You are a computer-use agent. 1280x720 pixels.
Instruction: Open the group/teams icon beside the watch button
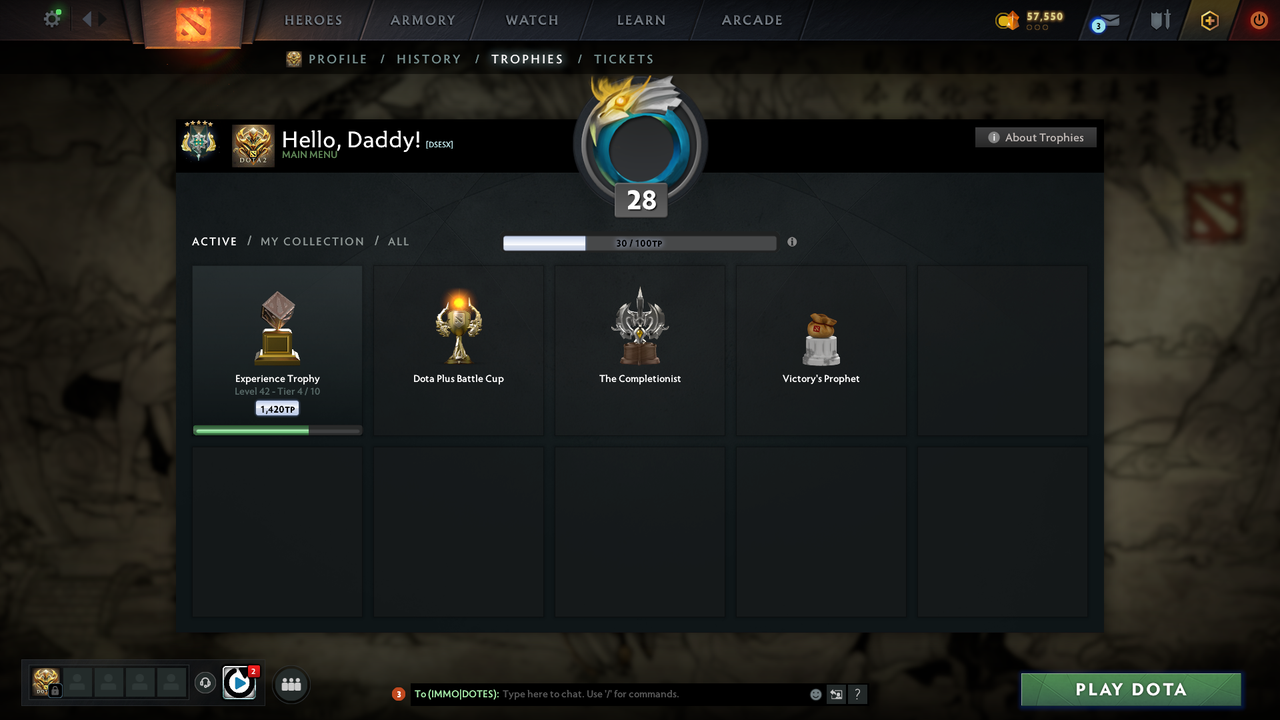tap(290, 684)
